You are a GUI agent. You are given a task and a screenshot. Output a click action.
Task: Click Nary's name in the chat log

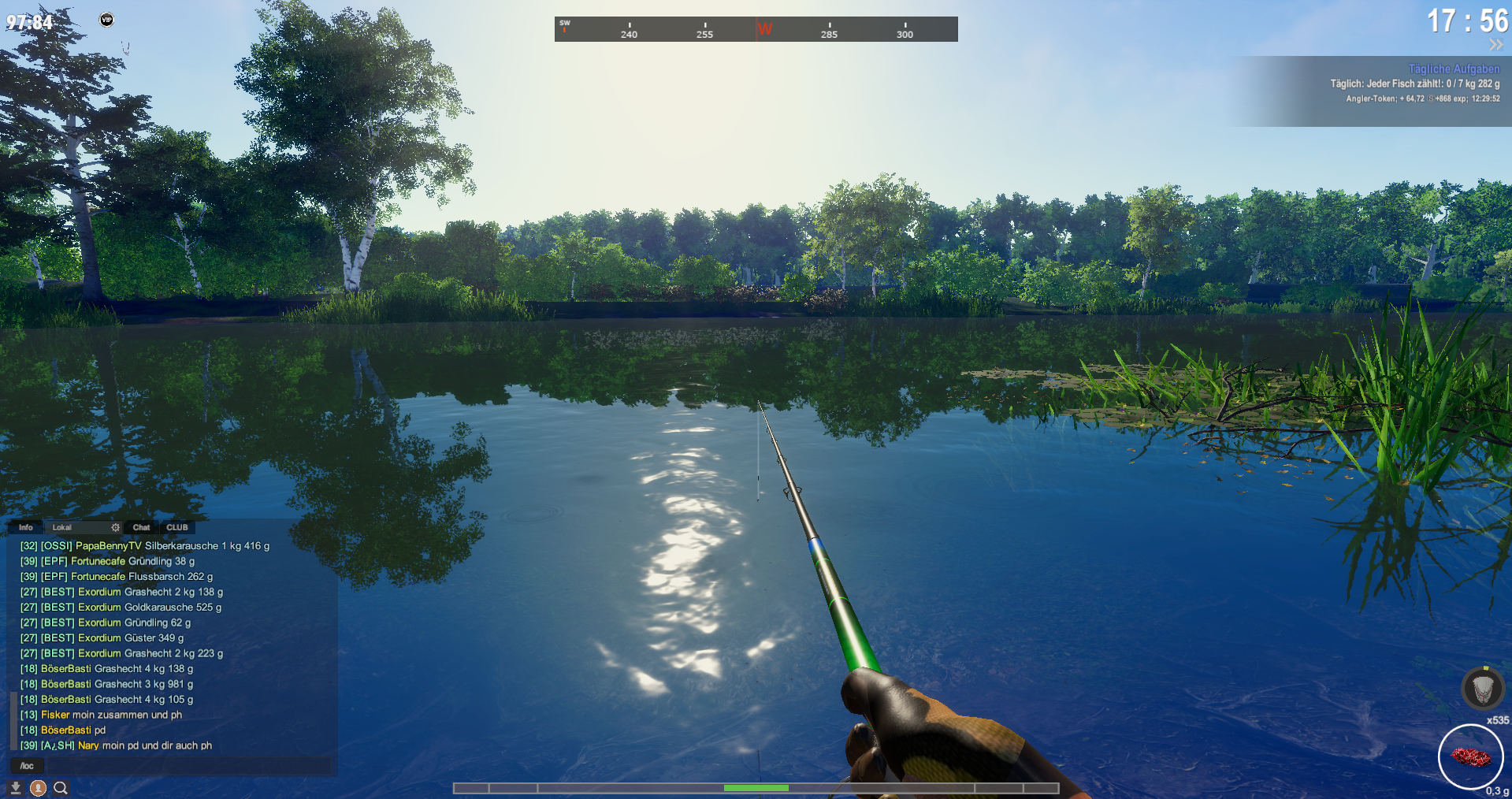[x=88, y=745]
